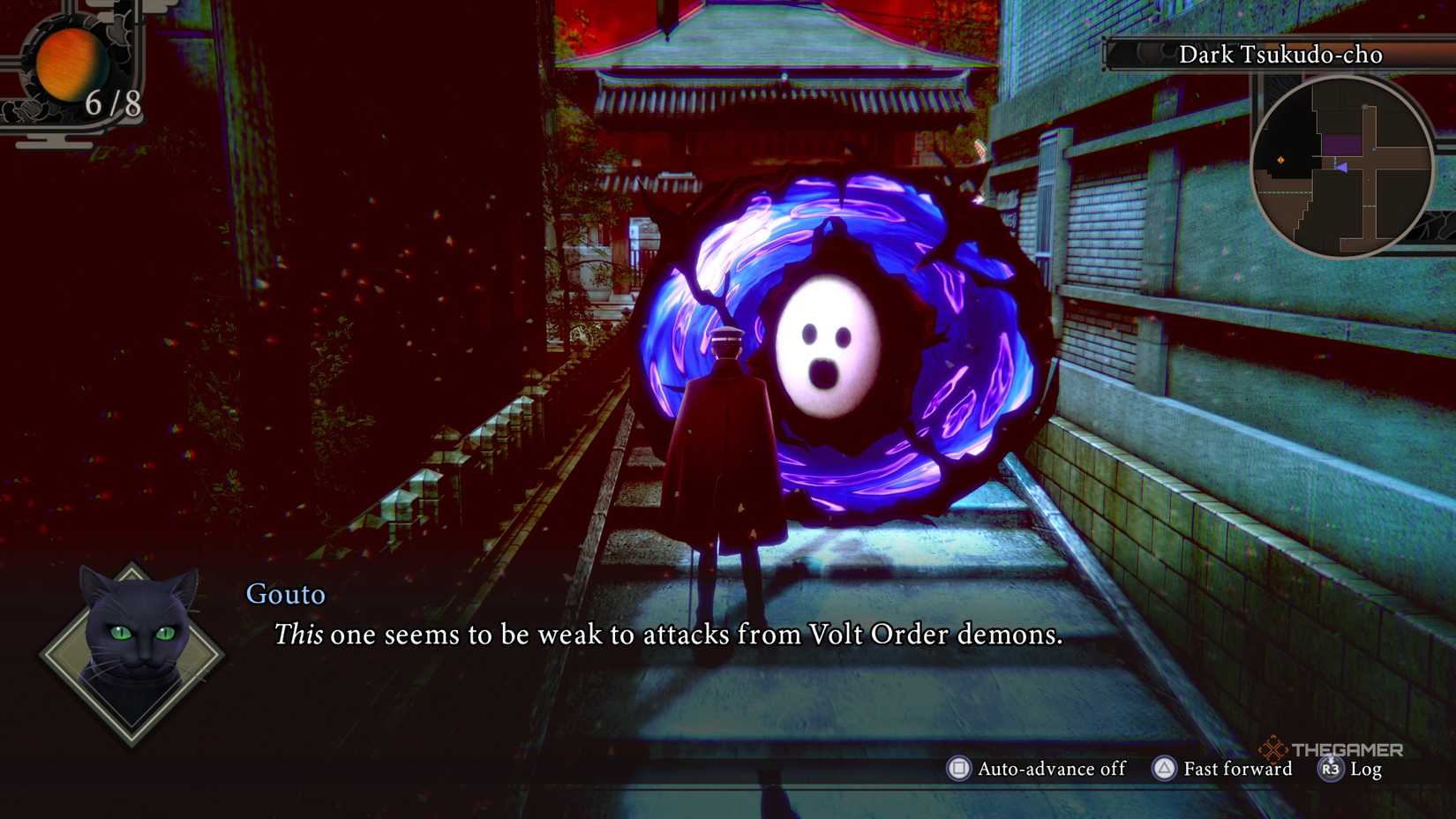Click the Dark Tsukudo-cho area title

click(x=1280, y=55)
